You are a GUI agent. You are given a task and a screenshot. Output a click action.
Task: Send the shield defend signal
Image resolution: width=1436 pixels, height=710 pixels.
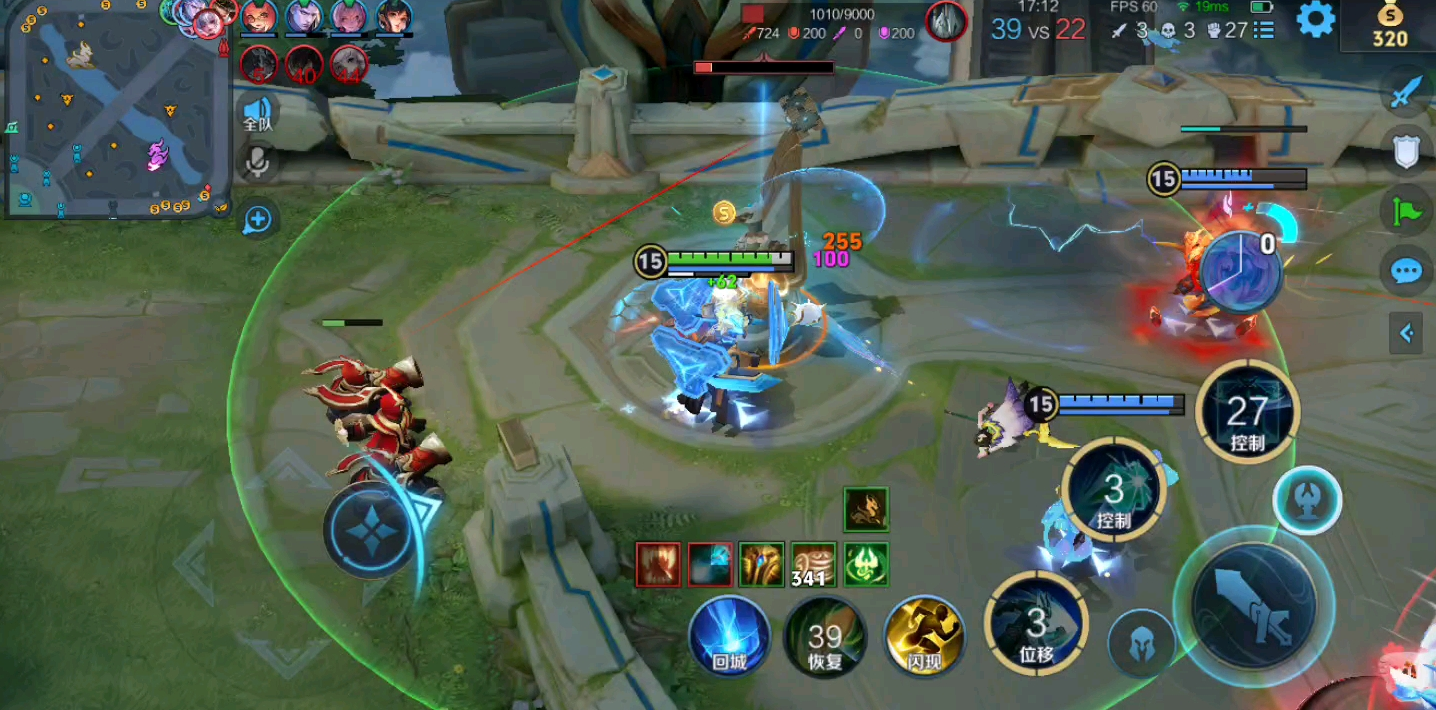[1407, 152]
